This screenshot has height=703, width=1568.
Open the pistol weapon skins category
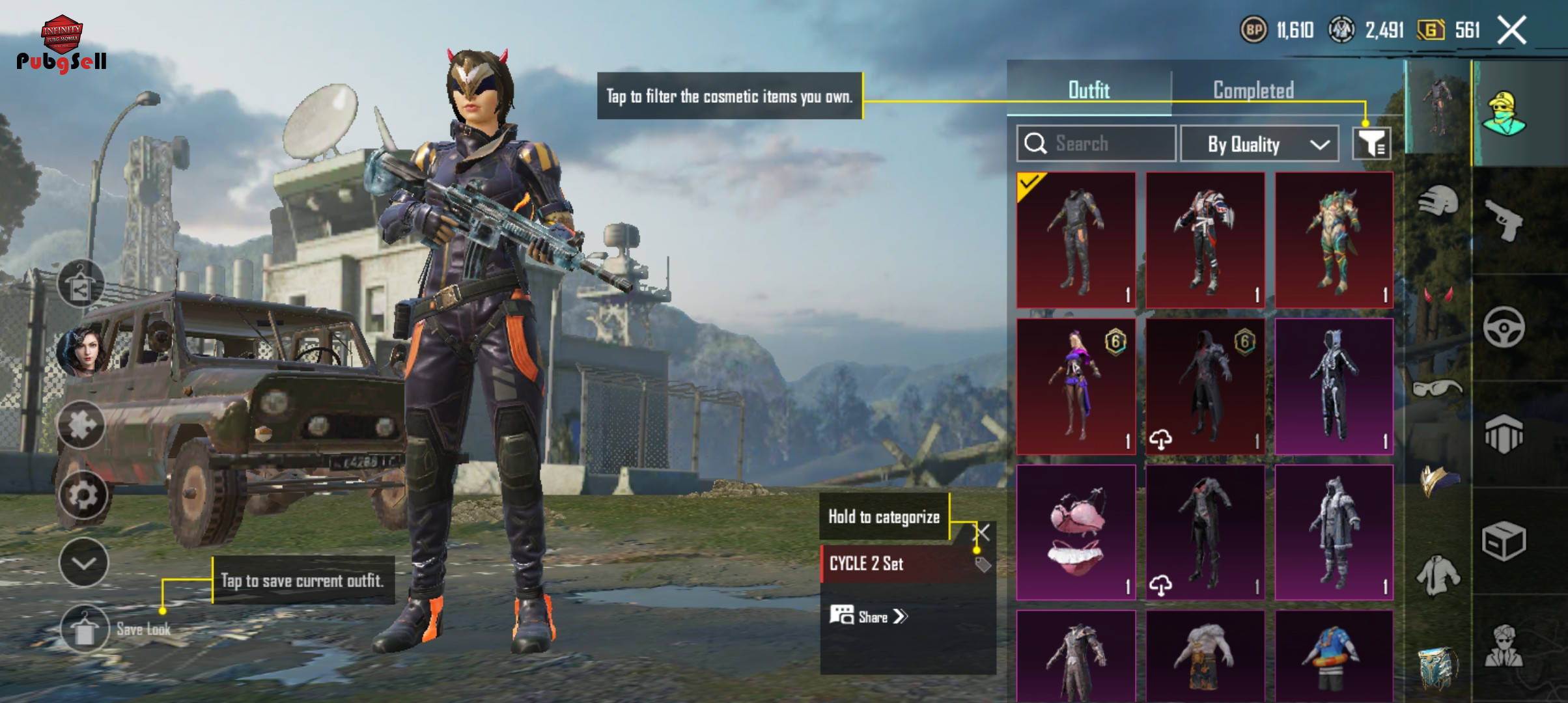coord(1503,220)
